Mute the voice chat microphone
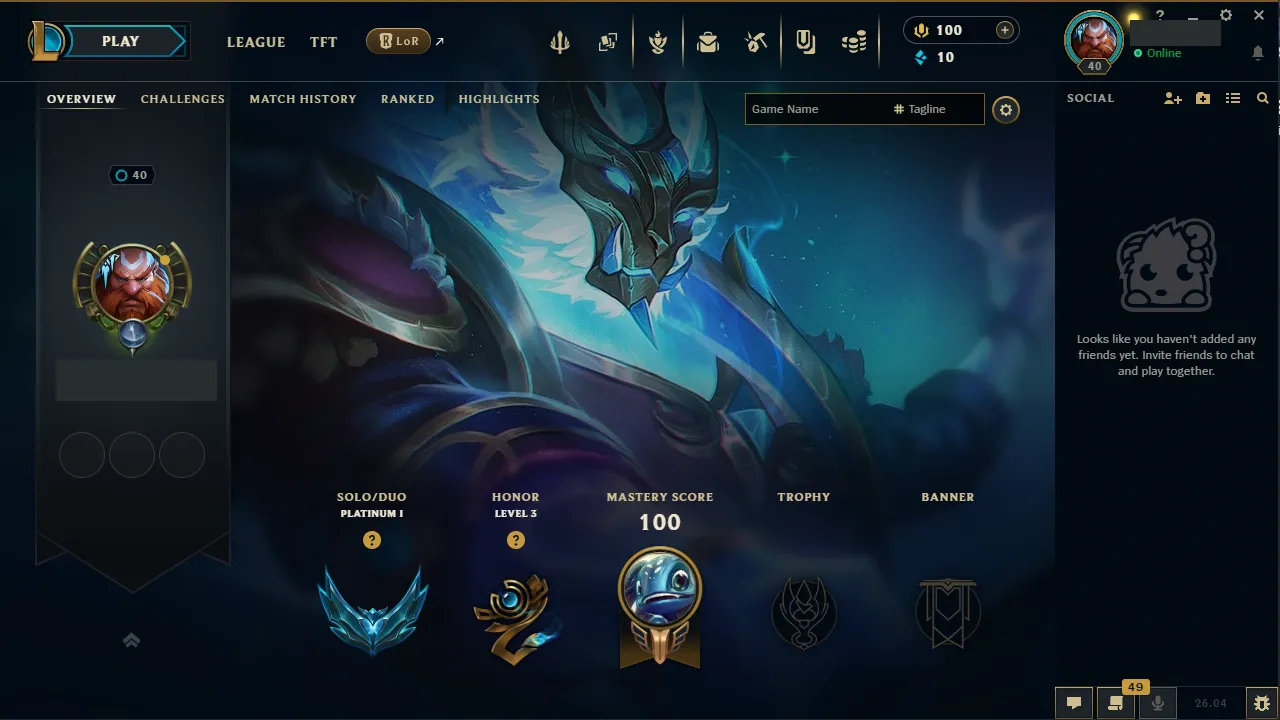 click(1157, 702)
